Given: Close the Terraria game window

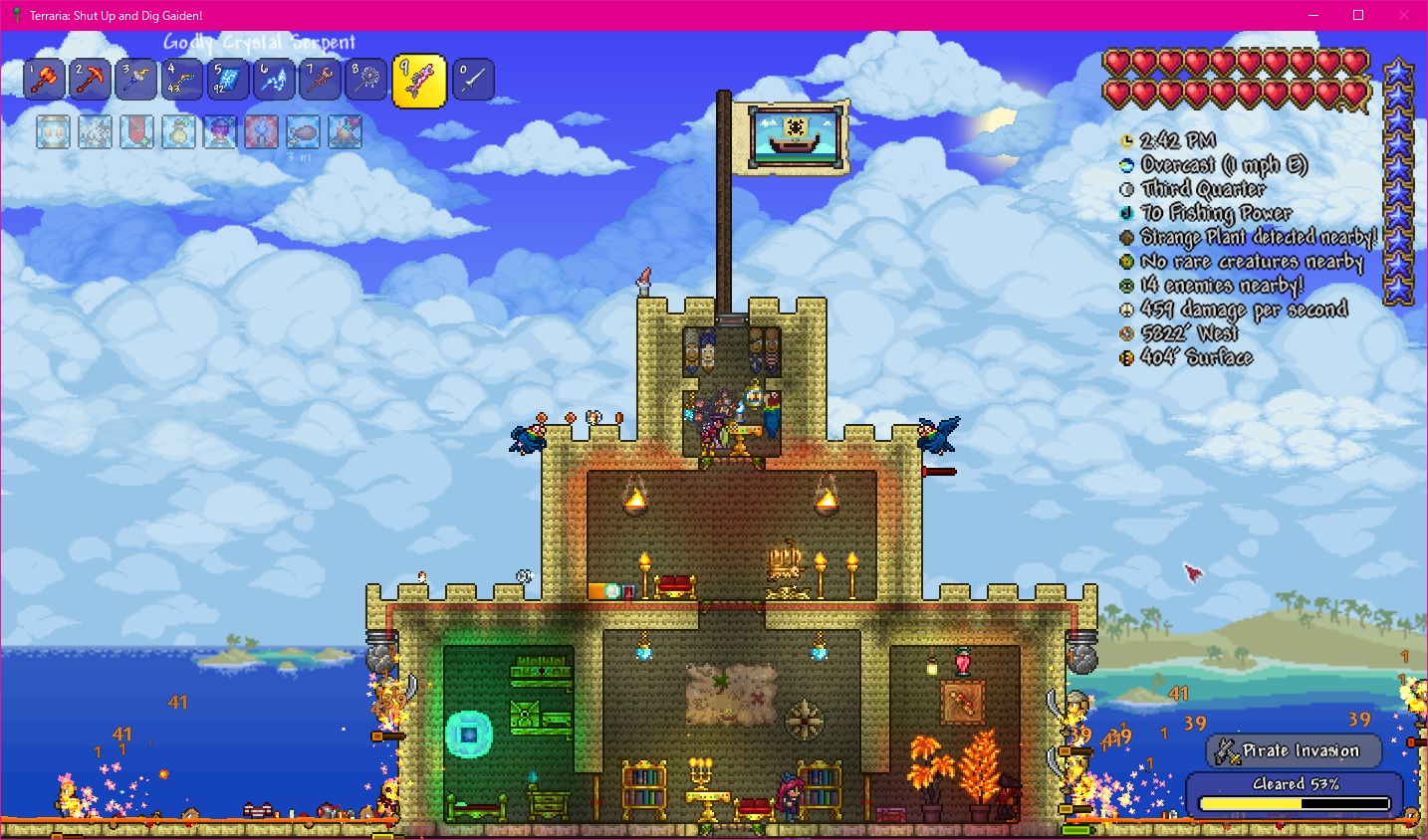Looking at the screenshot, I should tap(1404, 15).
